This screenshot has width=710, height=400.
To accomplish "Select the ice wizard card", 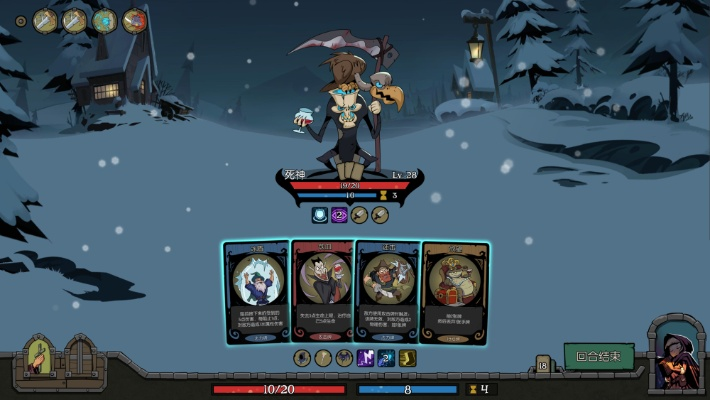I will pos(257,291).
